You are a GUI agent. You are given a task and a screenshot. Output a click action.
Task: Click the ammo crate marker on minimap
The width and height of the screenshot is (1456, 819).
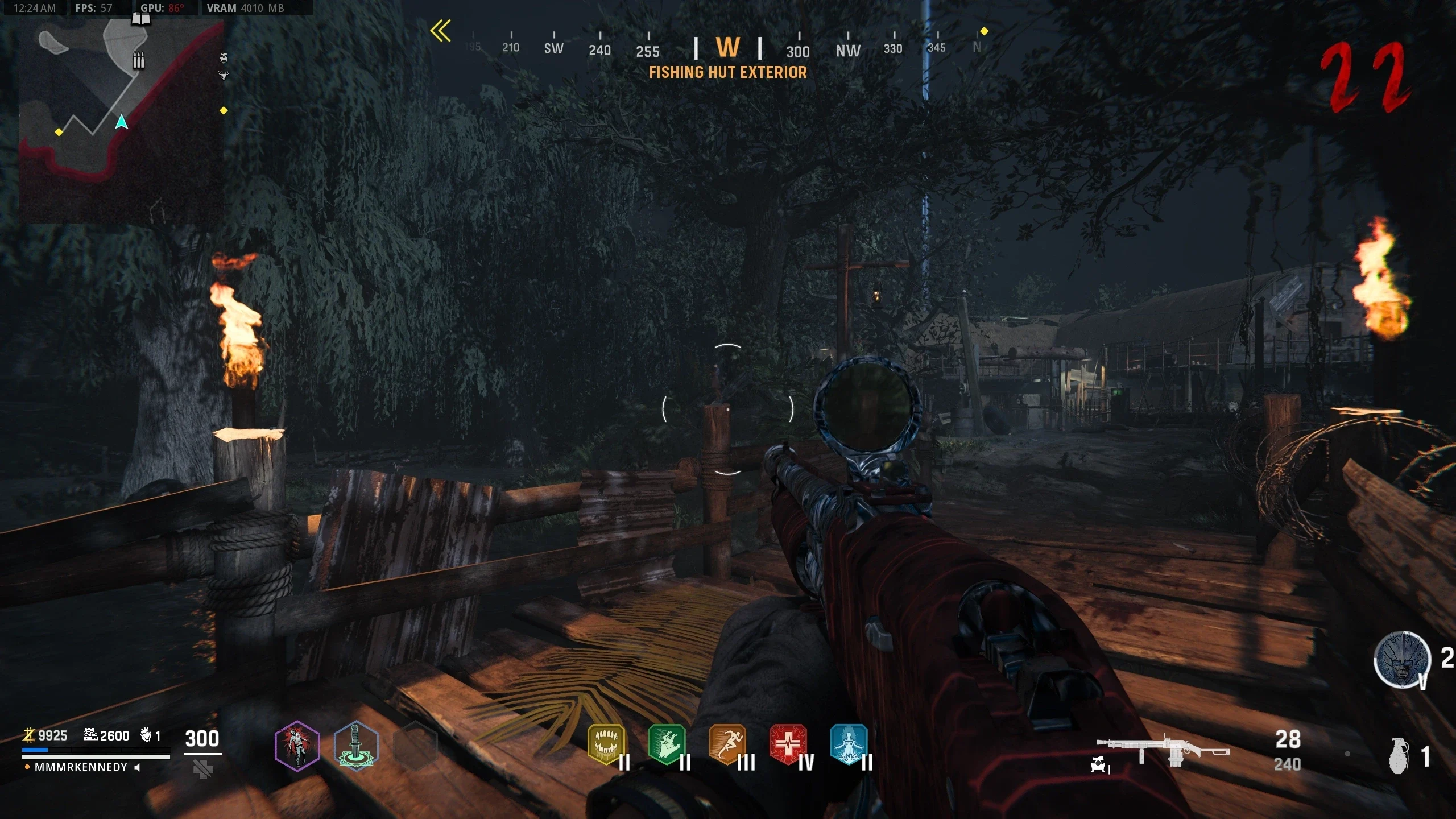pyautogui.click(x=138, y=60)
